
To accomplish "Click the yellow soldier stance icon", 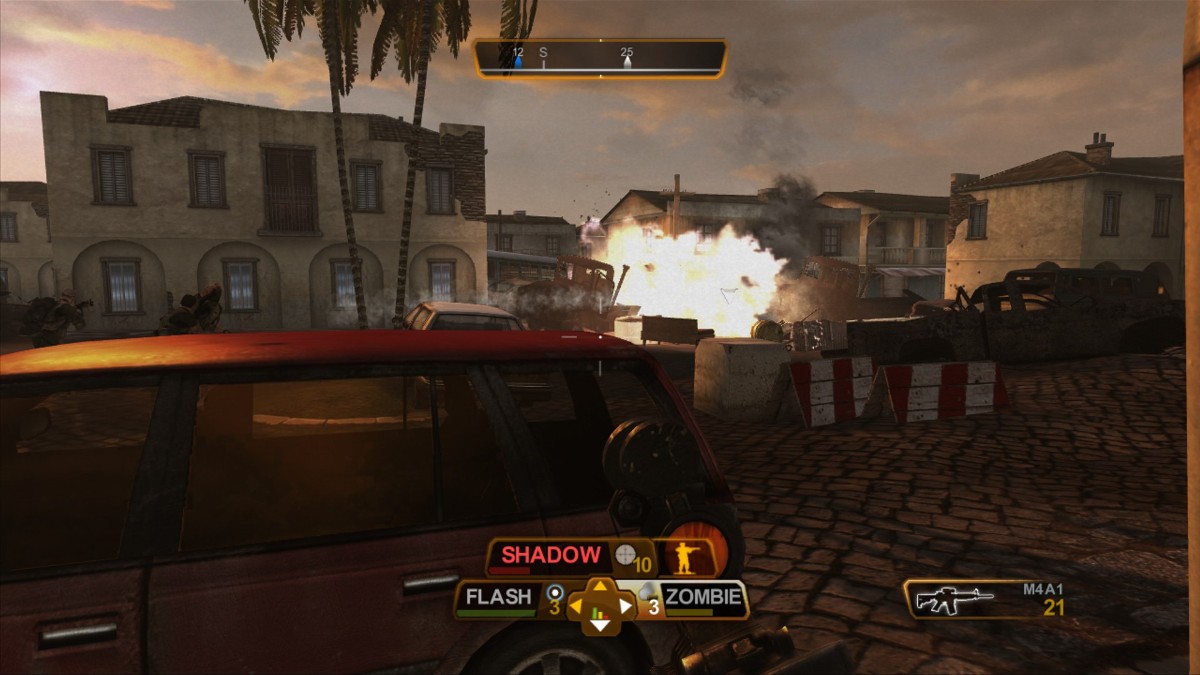I will point(685,556).
